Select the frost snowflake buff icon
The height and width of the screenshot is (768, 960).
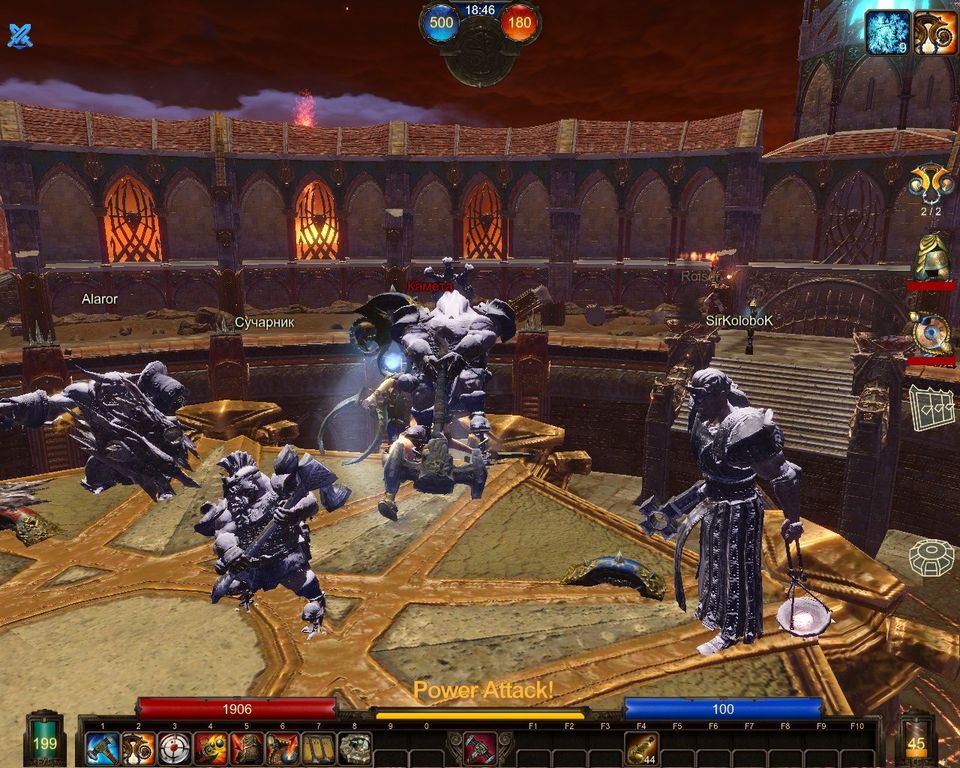[887, 32]
